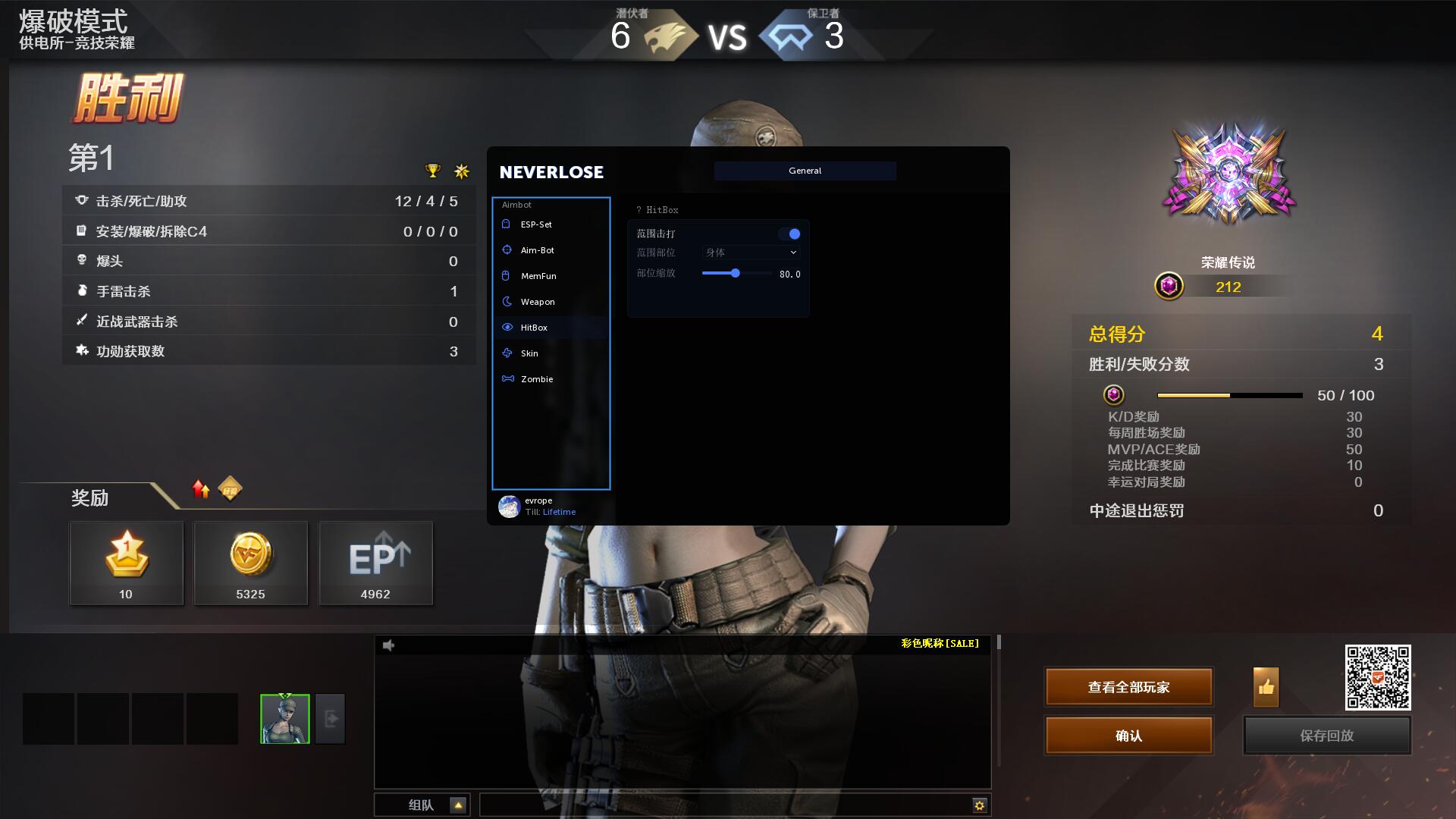Image resolution: width=1456 pixels, height=819 pixels.
Task: Click the exit door icon beside the portrait
Action: point(331,718)
